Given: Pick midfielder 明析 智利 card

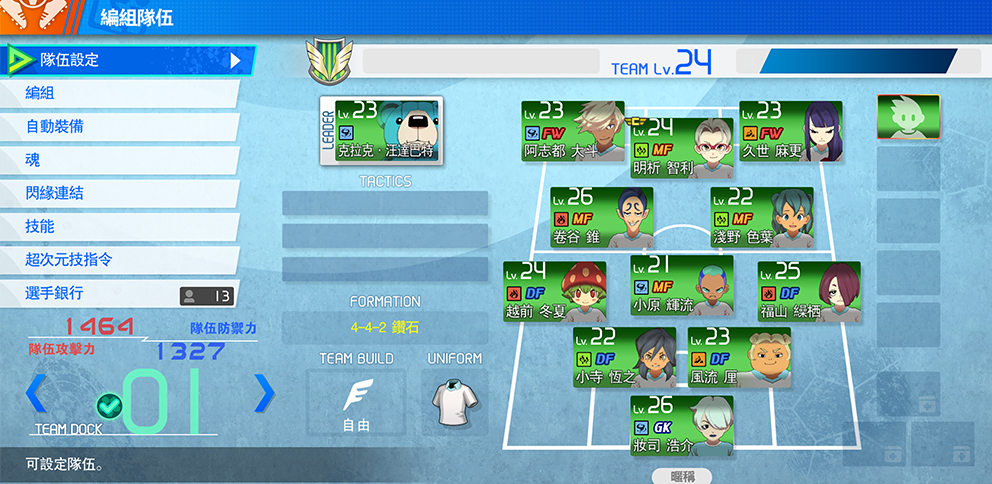Looking at the screenshot, I should [x=681, y=147].
